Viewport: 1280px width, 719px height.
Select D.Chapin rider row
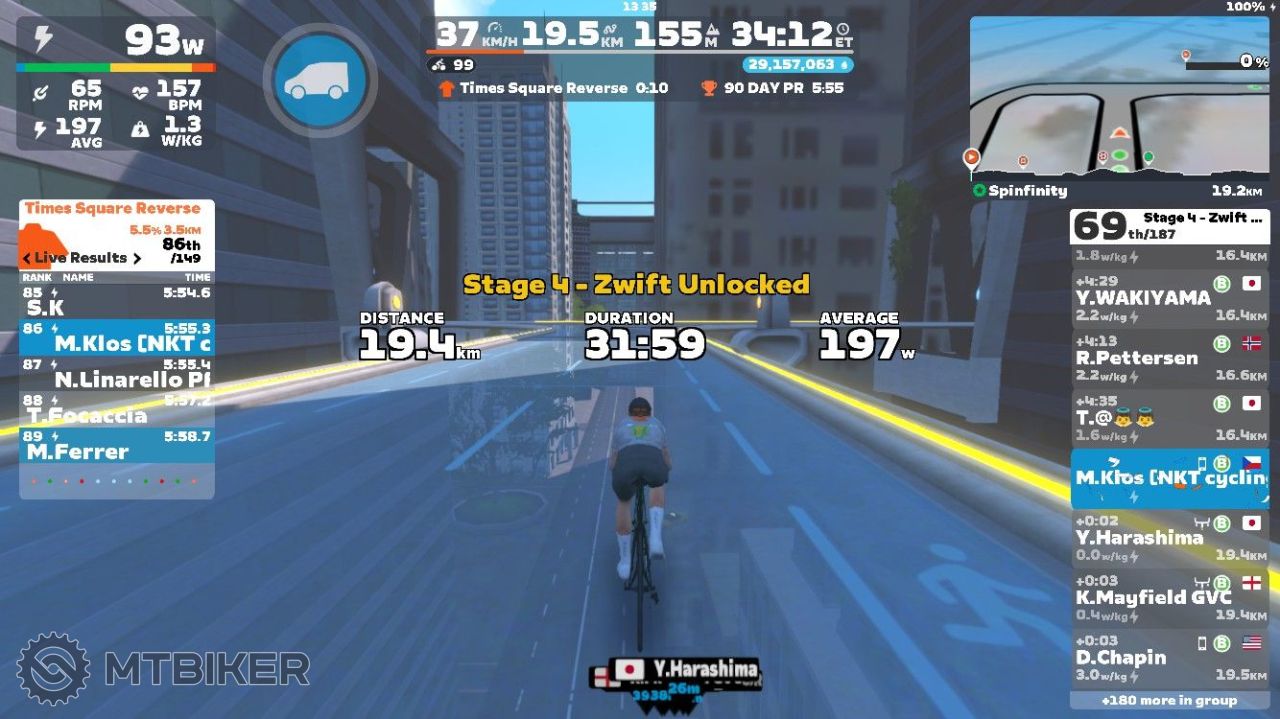(x=1168, y=657)
